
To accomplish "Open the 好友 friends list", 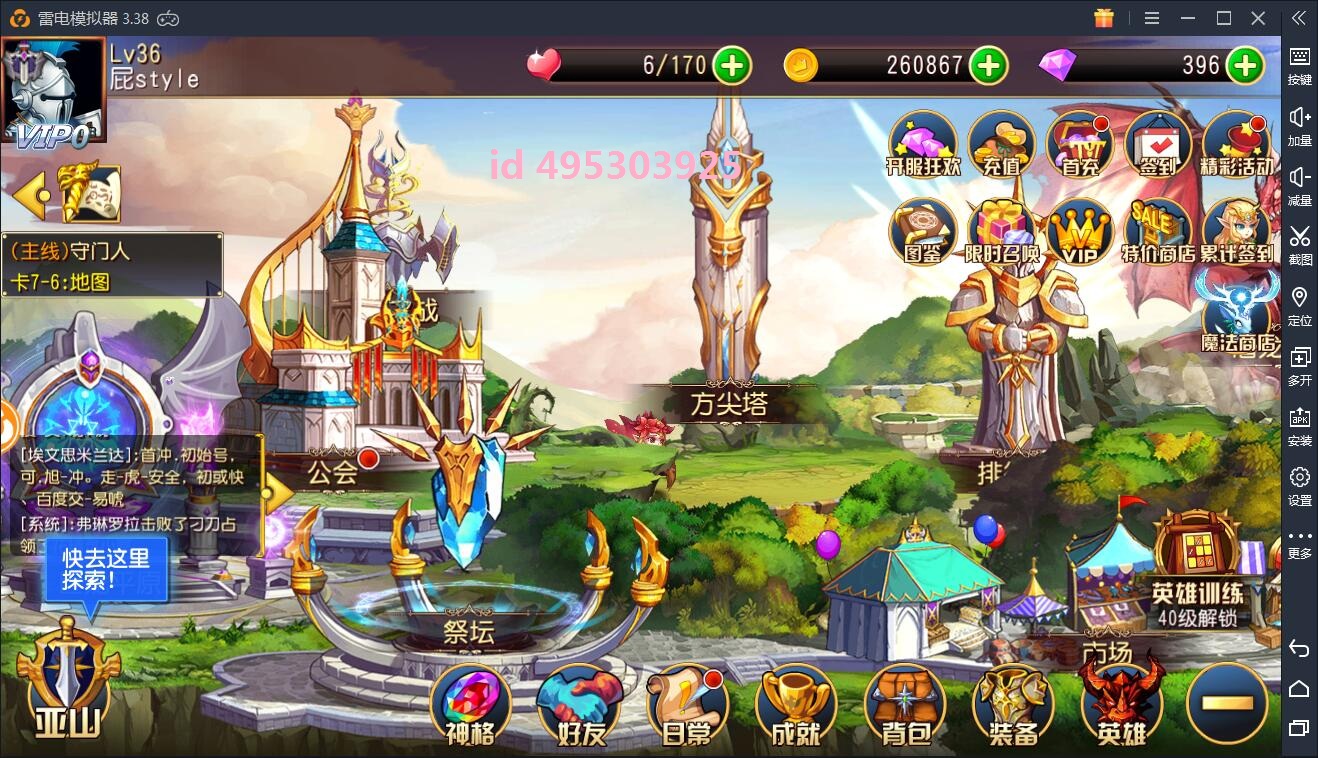I will [580, 705].
